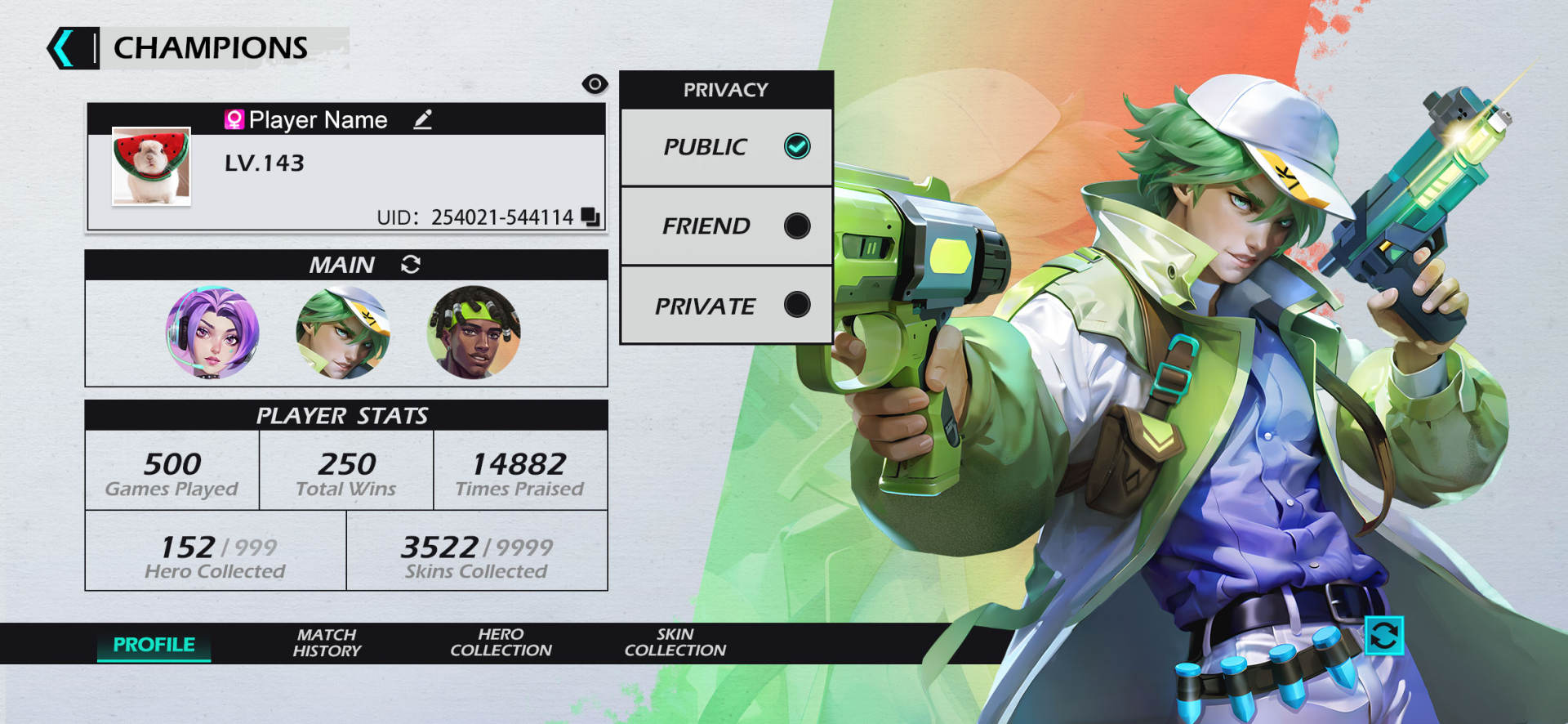Pick the hero portrait with green headband

[474, 333]
